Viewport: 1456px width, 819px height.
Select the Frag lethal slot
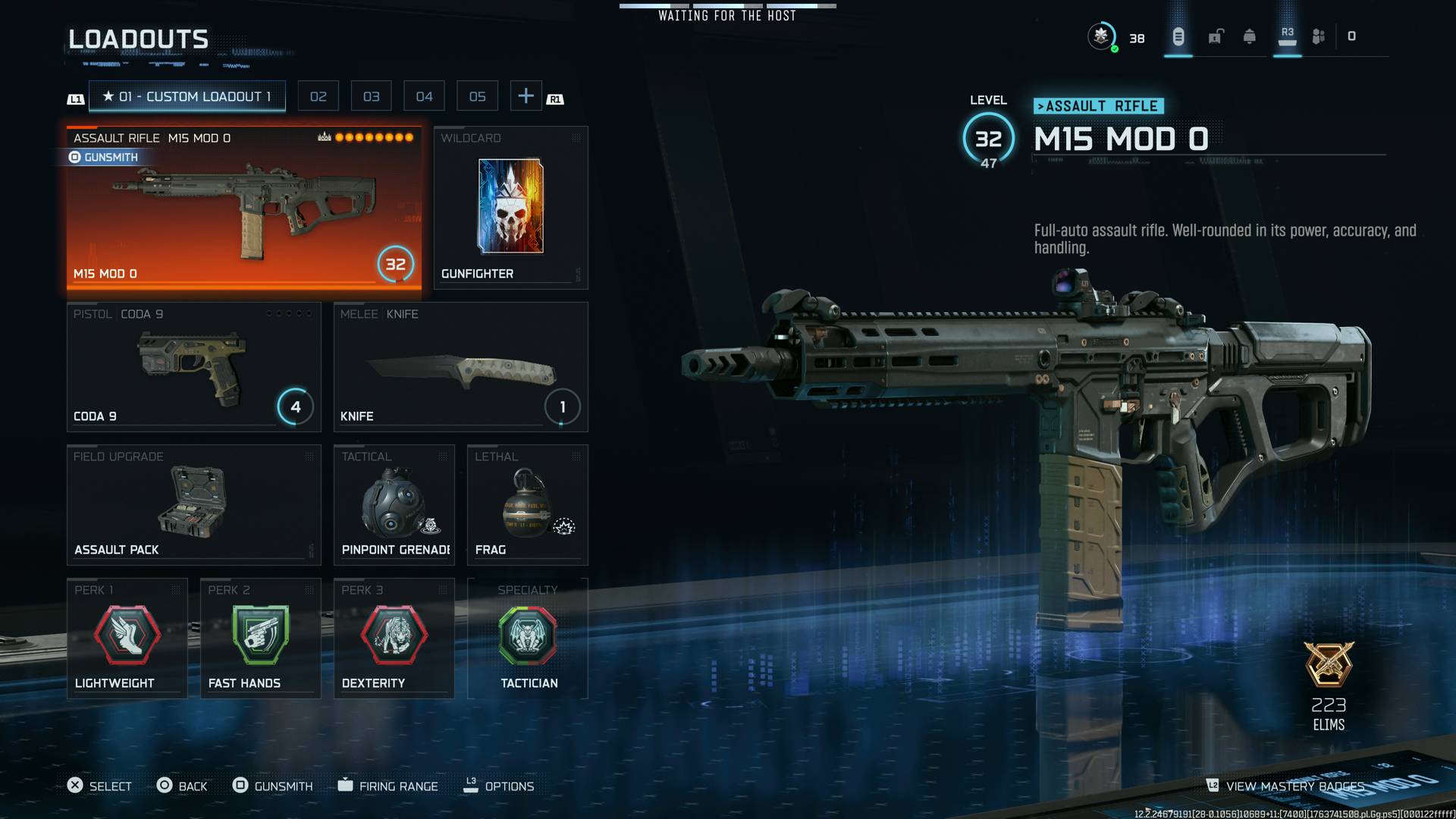tap(527, 504)
